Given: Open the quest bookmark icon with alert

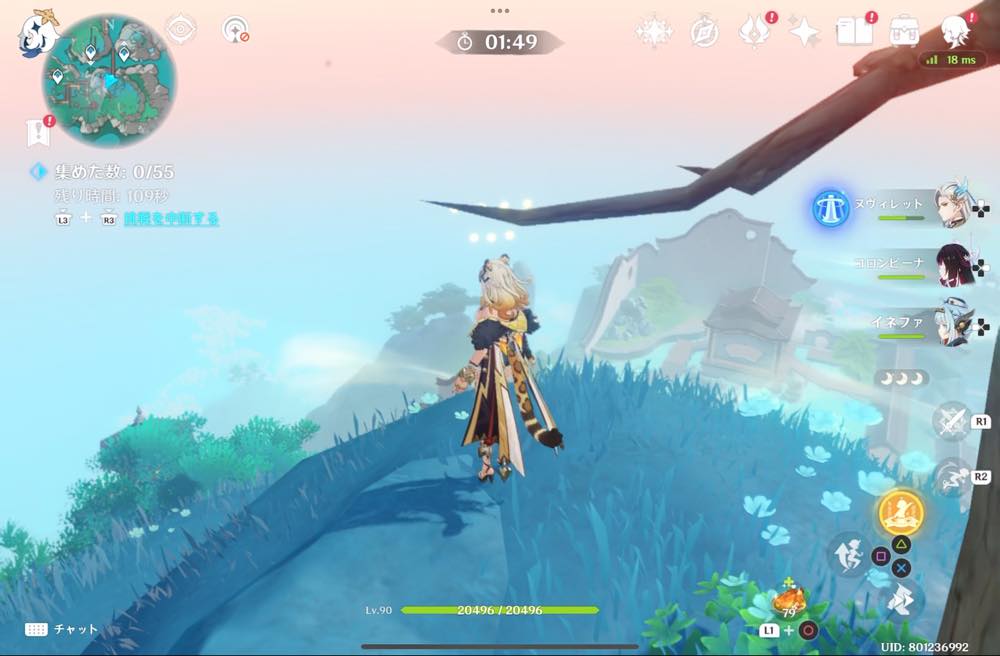Looking at the screenshot, I should pos(38,132).
